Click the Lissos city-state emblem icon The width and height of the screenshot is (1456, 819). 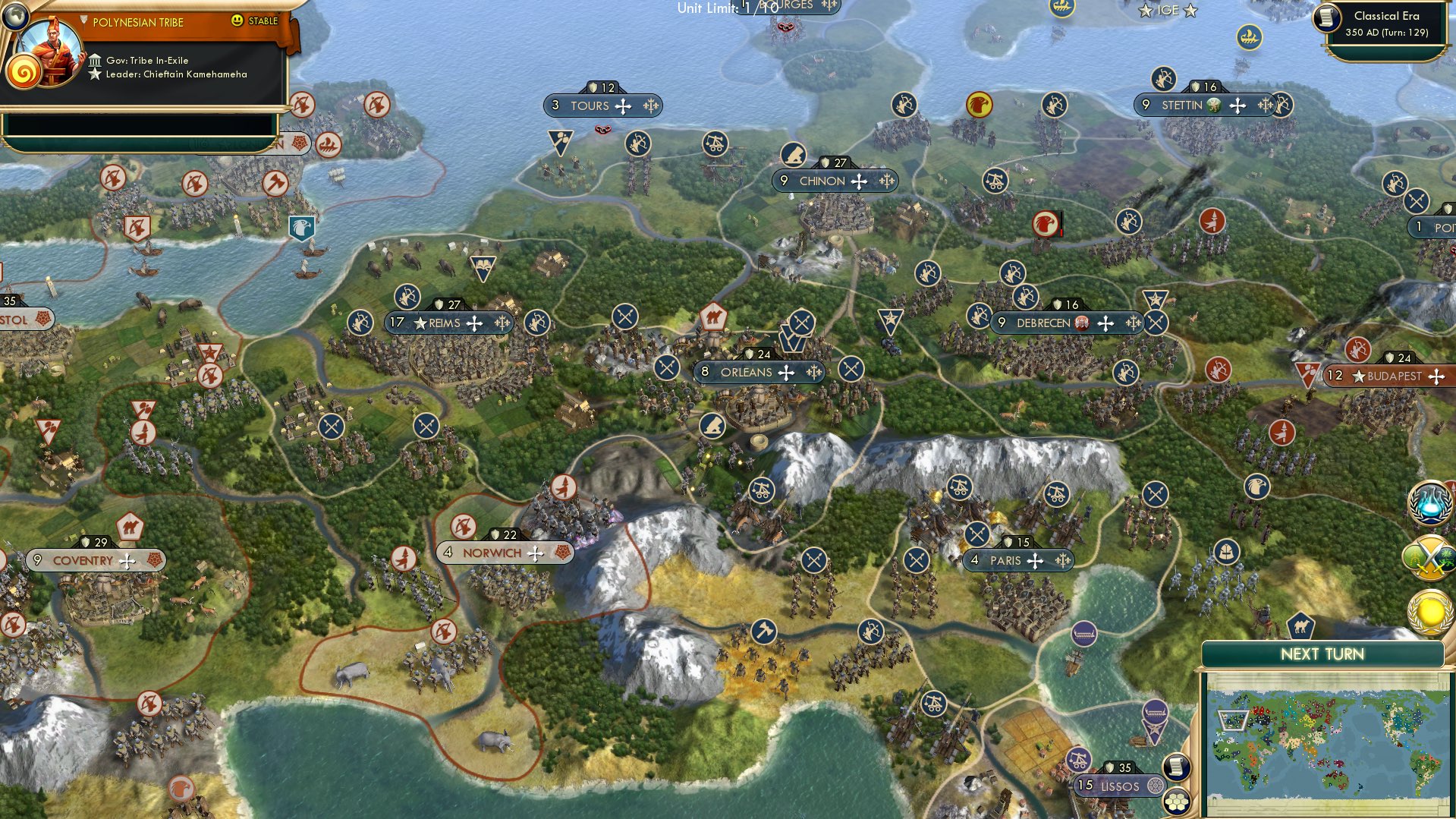coord(1155,786)
